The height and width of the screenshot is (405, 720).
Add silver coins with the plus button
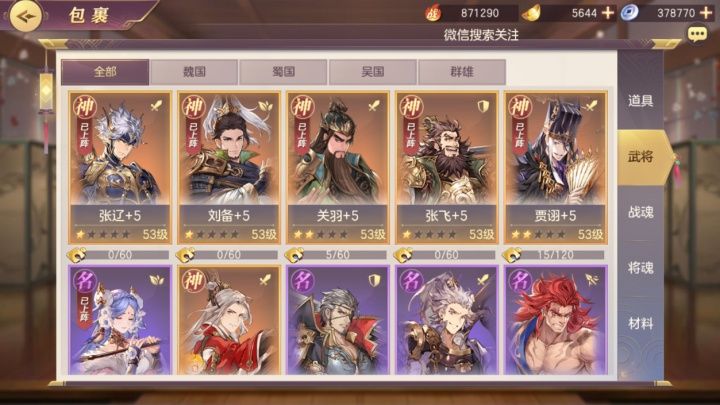click(x=706, y=13)
